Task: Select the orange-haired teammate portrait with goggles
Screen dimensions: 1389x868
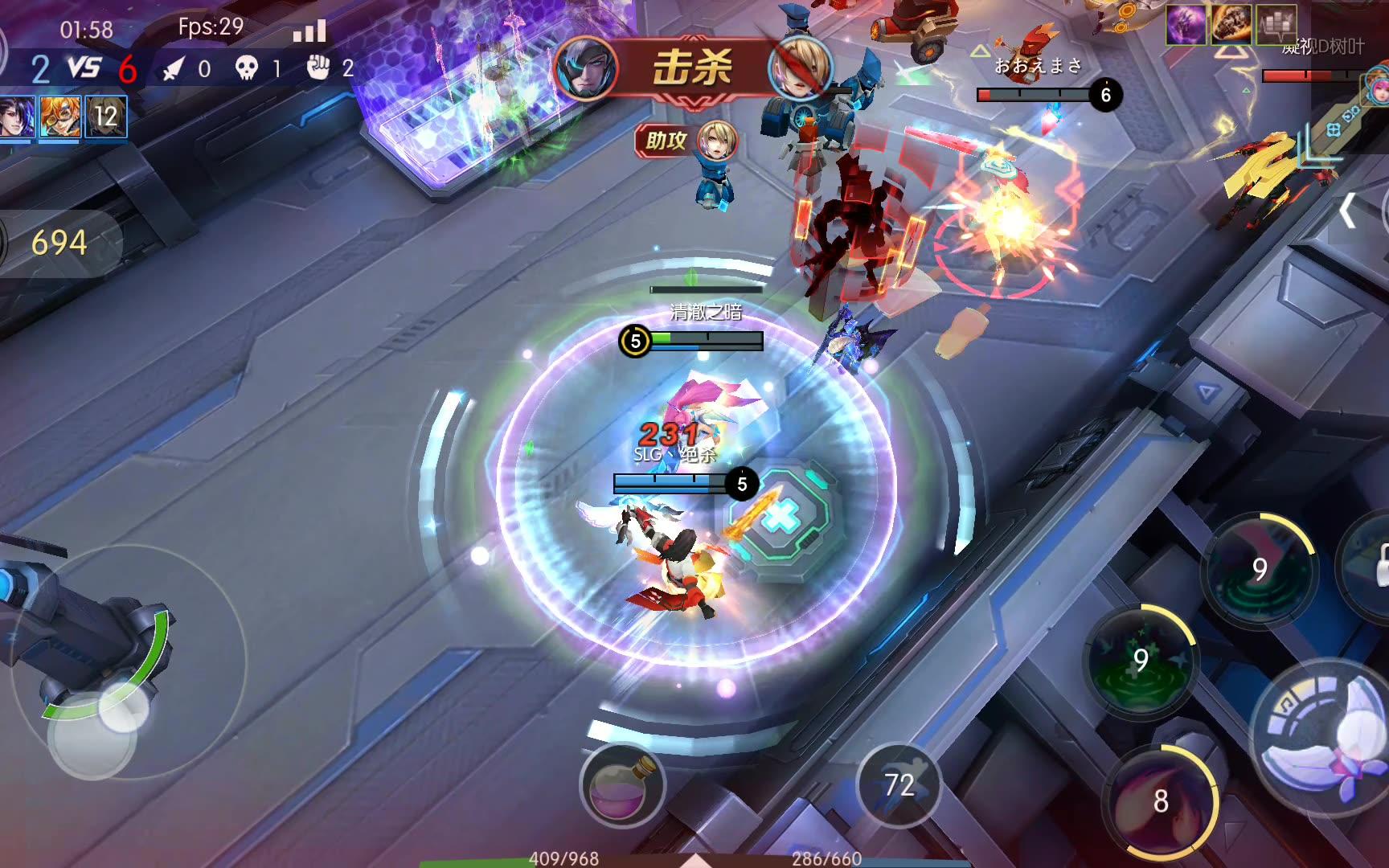Action: 60,118
